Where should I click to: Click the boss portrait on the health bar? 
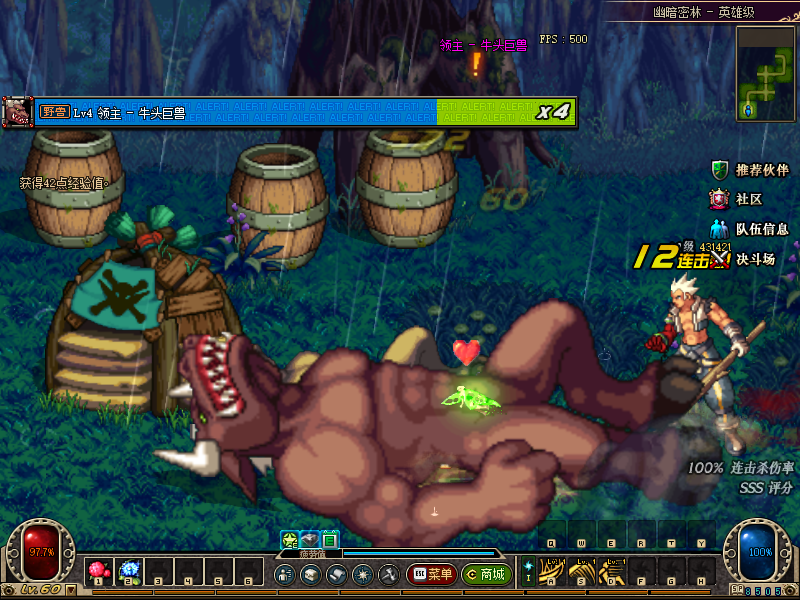coord(17,111)
